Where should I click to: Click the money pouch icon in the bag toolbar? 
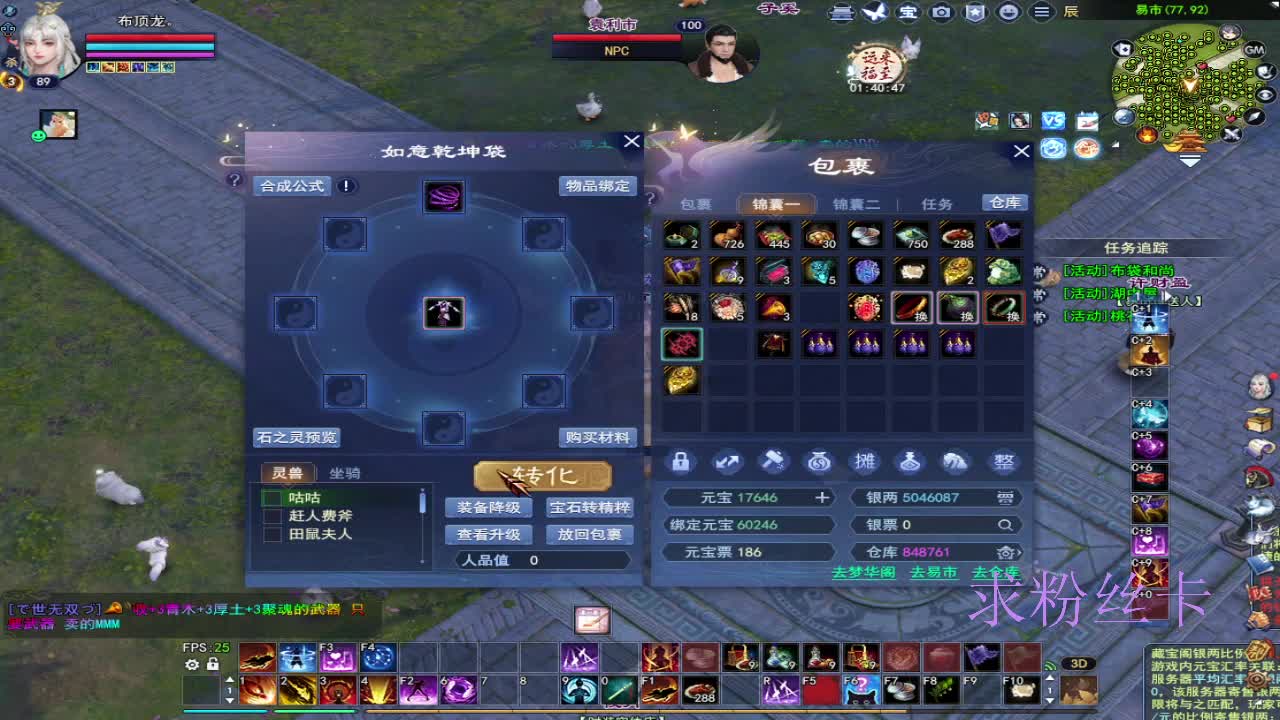click(x=818, y=461)
